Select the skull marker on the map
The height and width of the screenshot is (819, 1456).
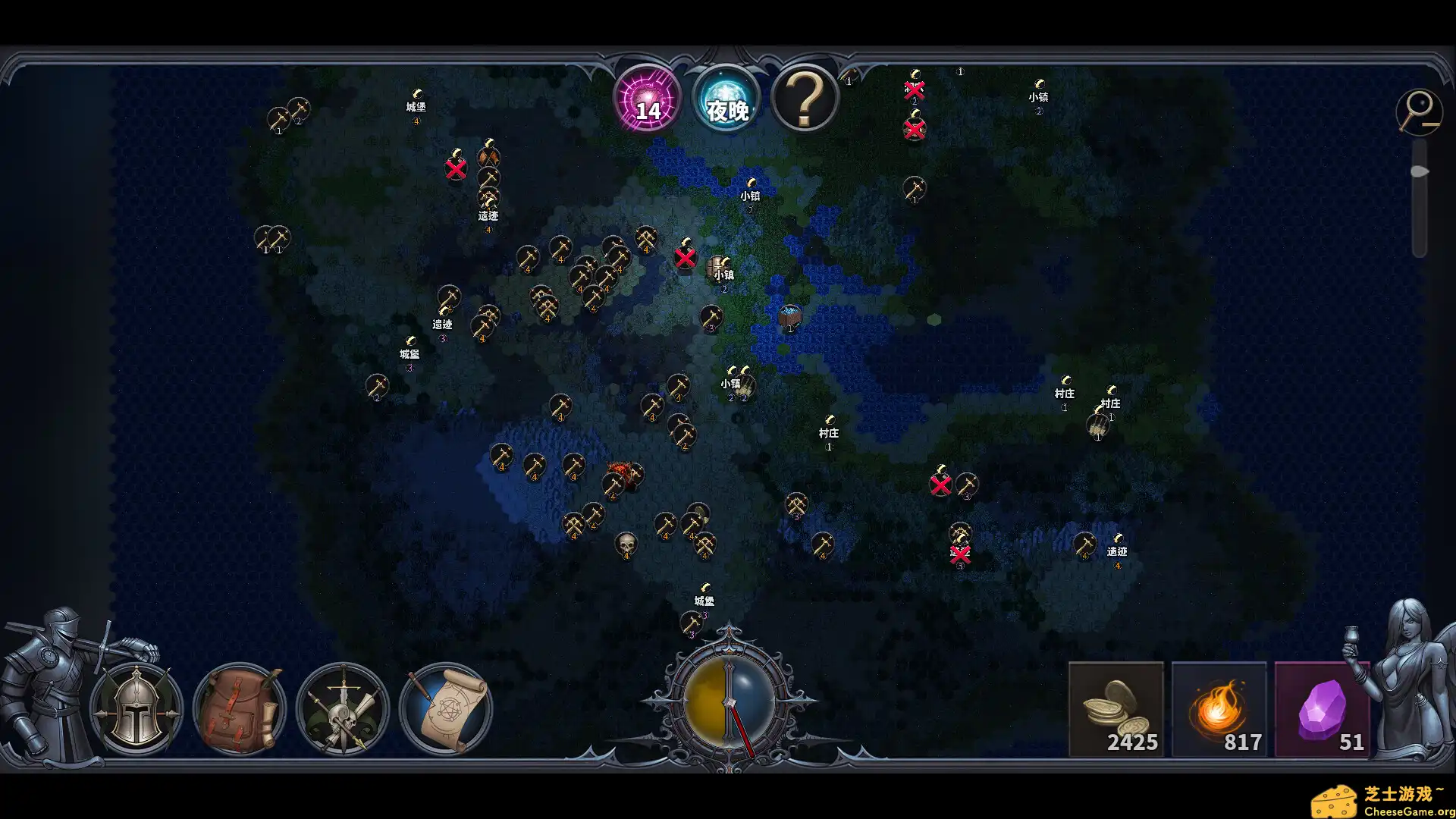coord(626,544)
